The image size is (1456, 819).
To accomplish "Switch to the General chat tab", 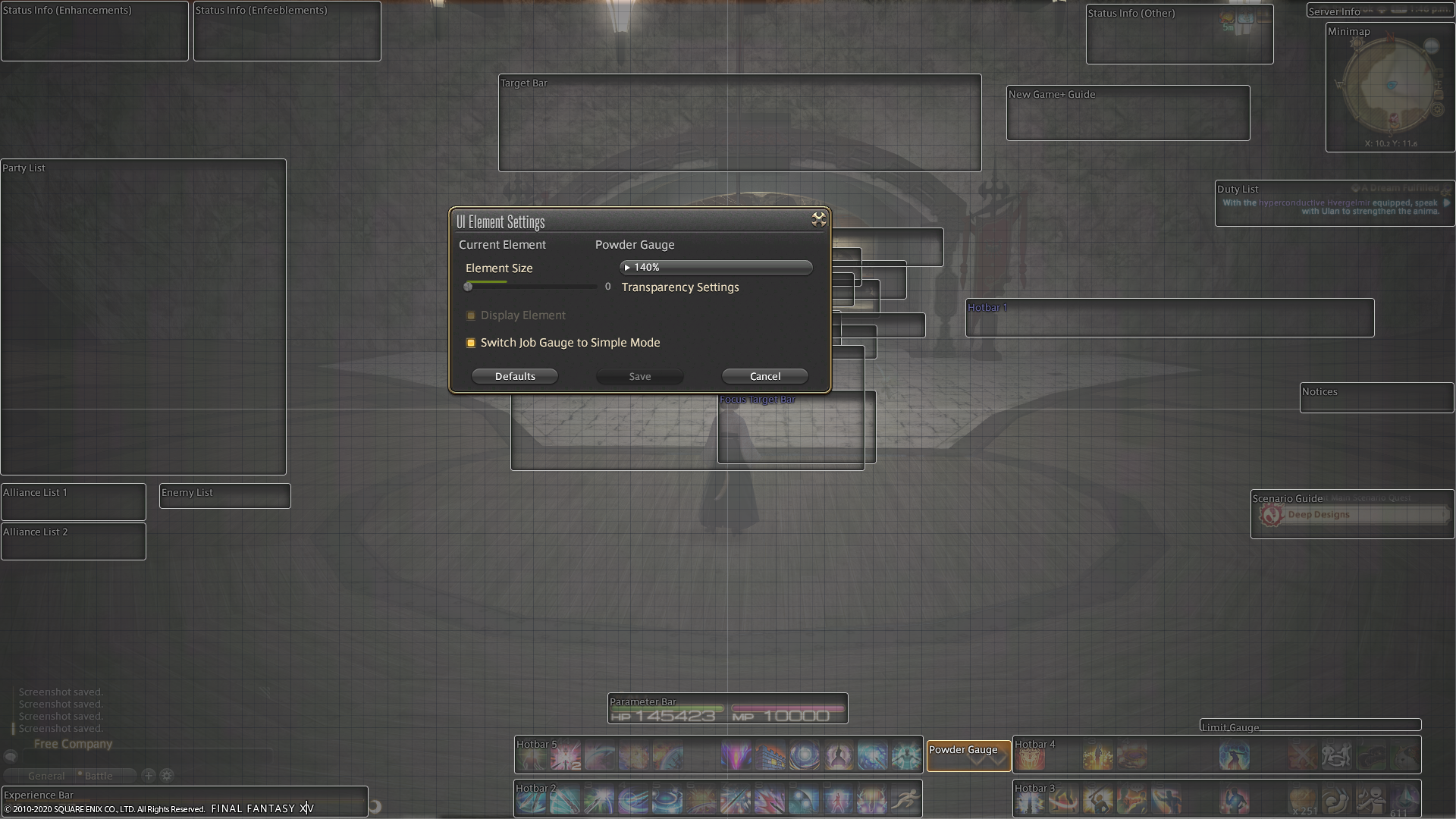I will [45, 775].
